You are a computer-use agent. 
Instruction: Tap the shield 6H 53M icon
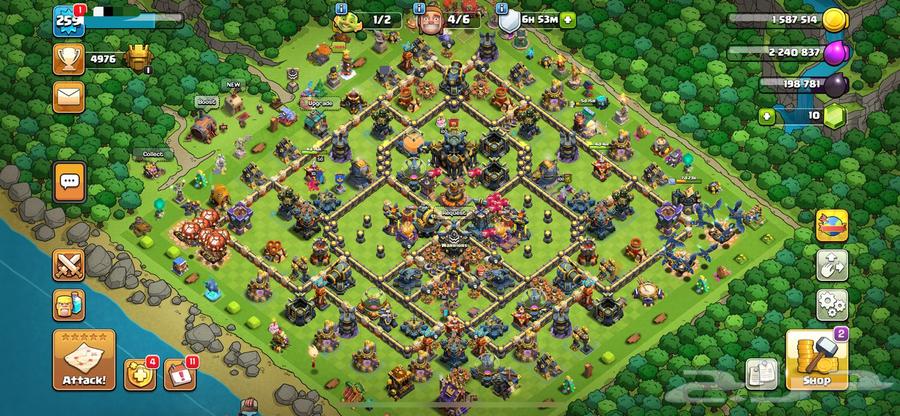tap(508, 19)
